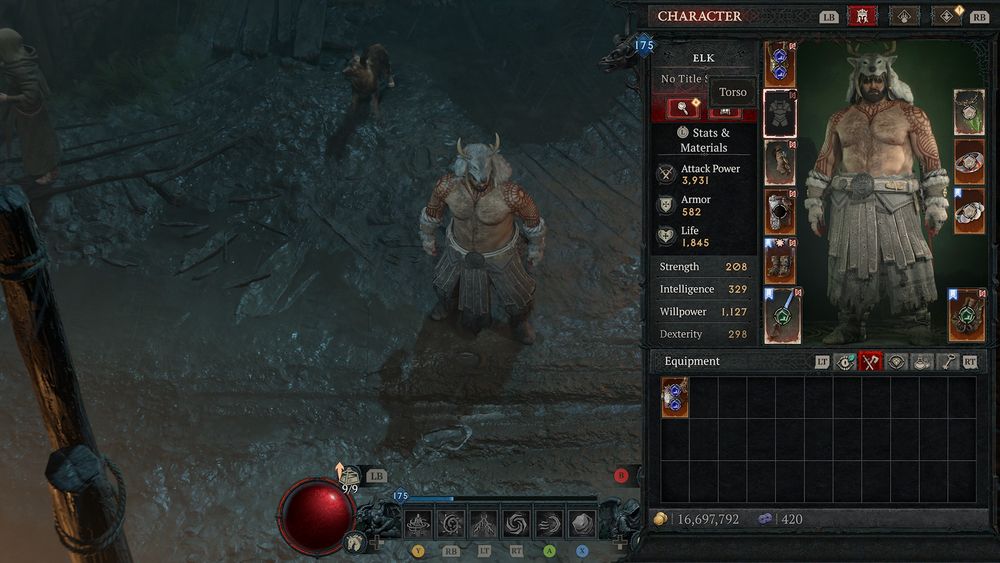Open the wardrobe magnifier button under the title
Viewport: 1000px width, 563px height.
point(683,108)
